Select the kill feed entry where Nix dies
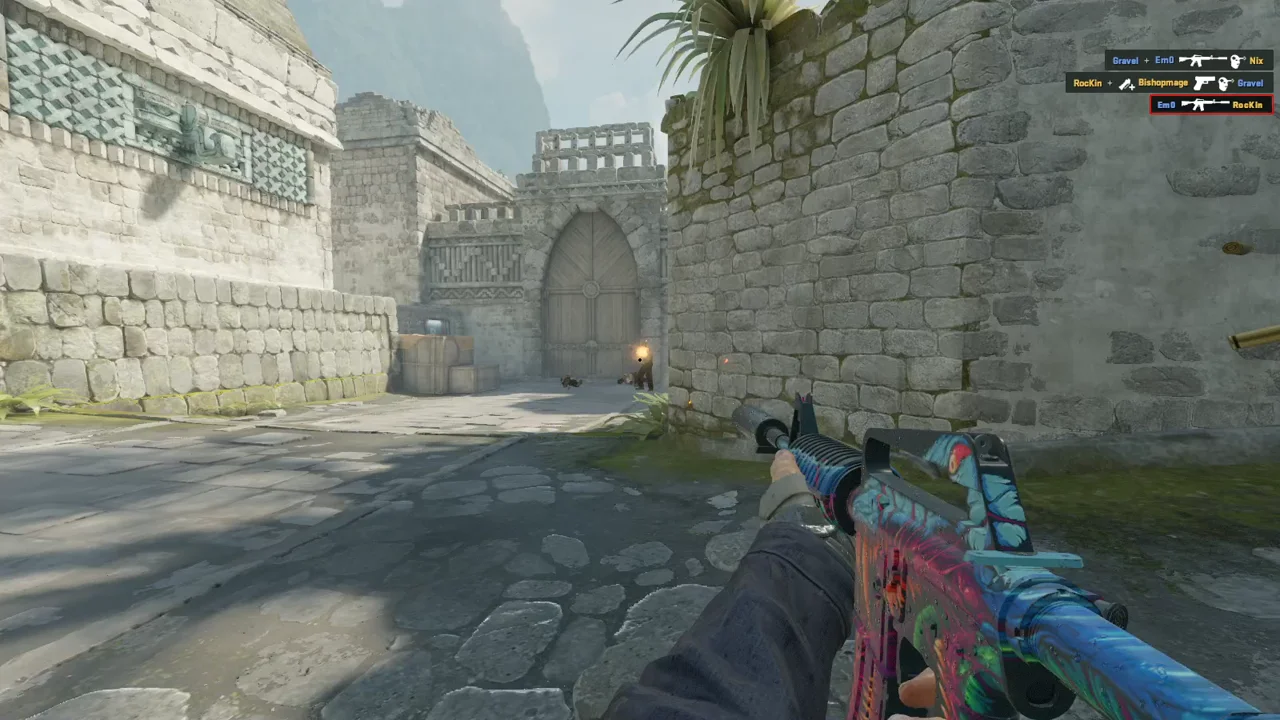1280x720 pixels. (1188, 61)
